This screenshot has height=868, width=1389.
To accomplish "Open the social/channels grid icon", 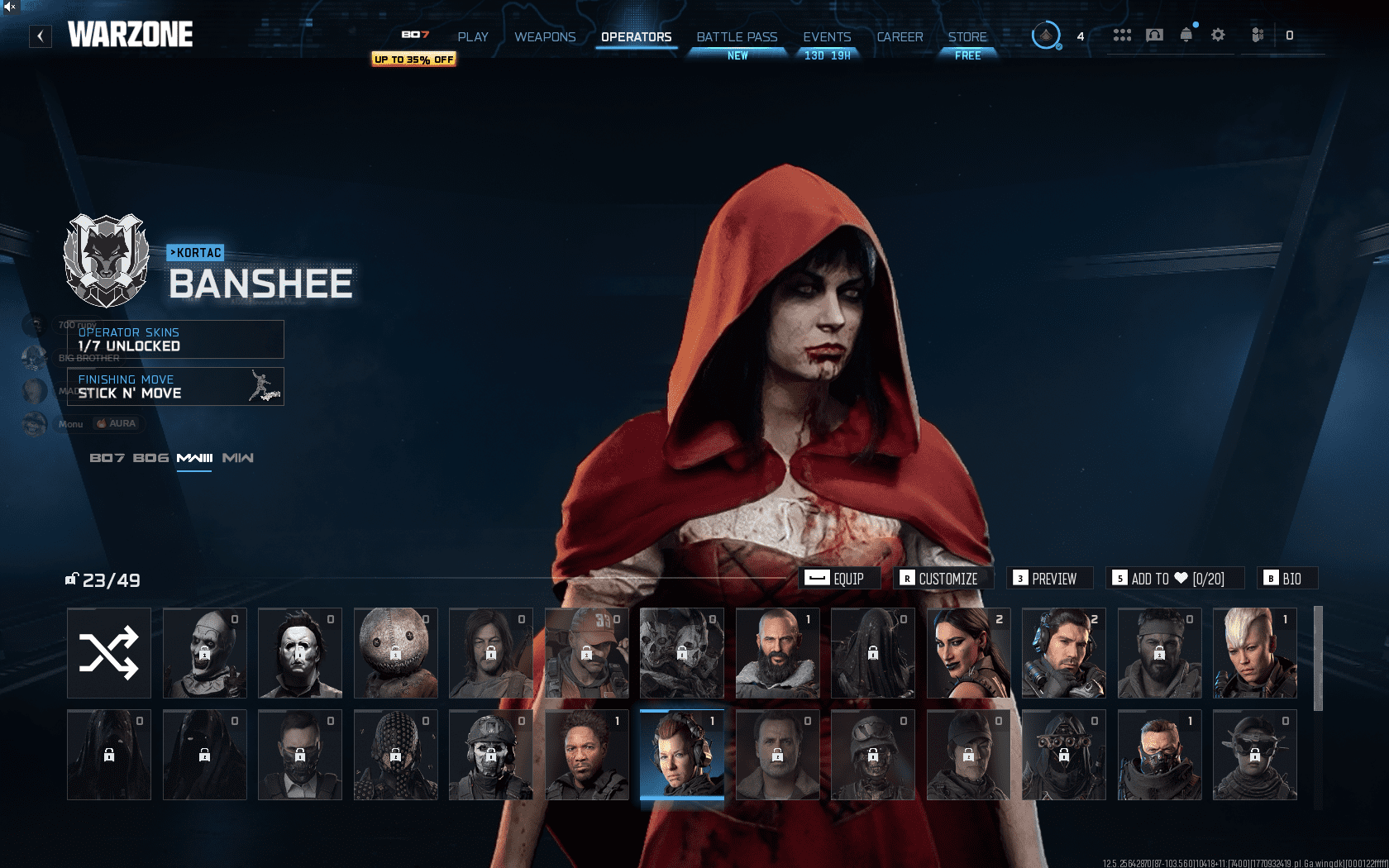I will point(1122,34).
